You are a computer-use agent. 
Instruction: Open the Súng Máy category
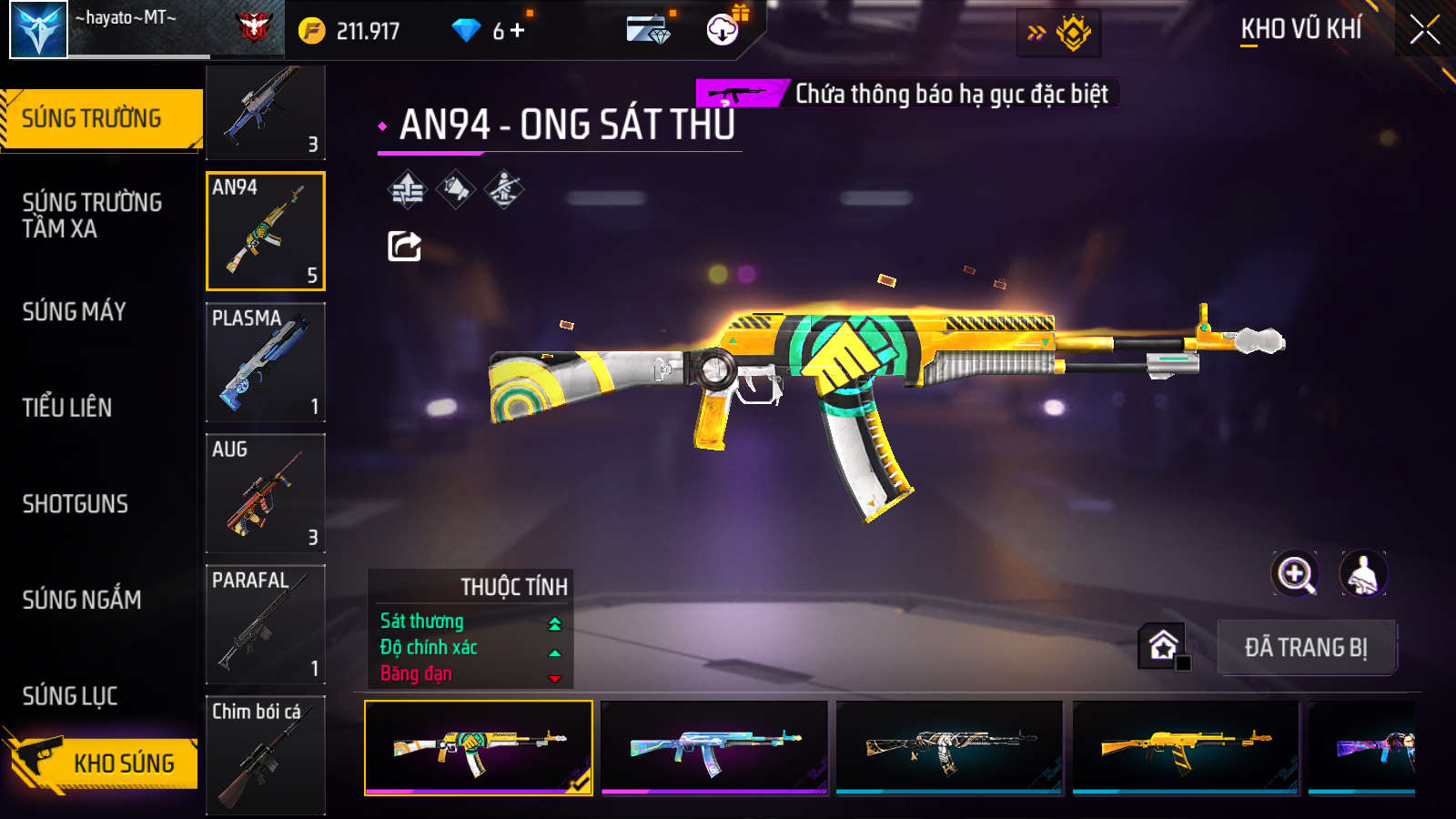[75, 312]
